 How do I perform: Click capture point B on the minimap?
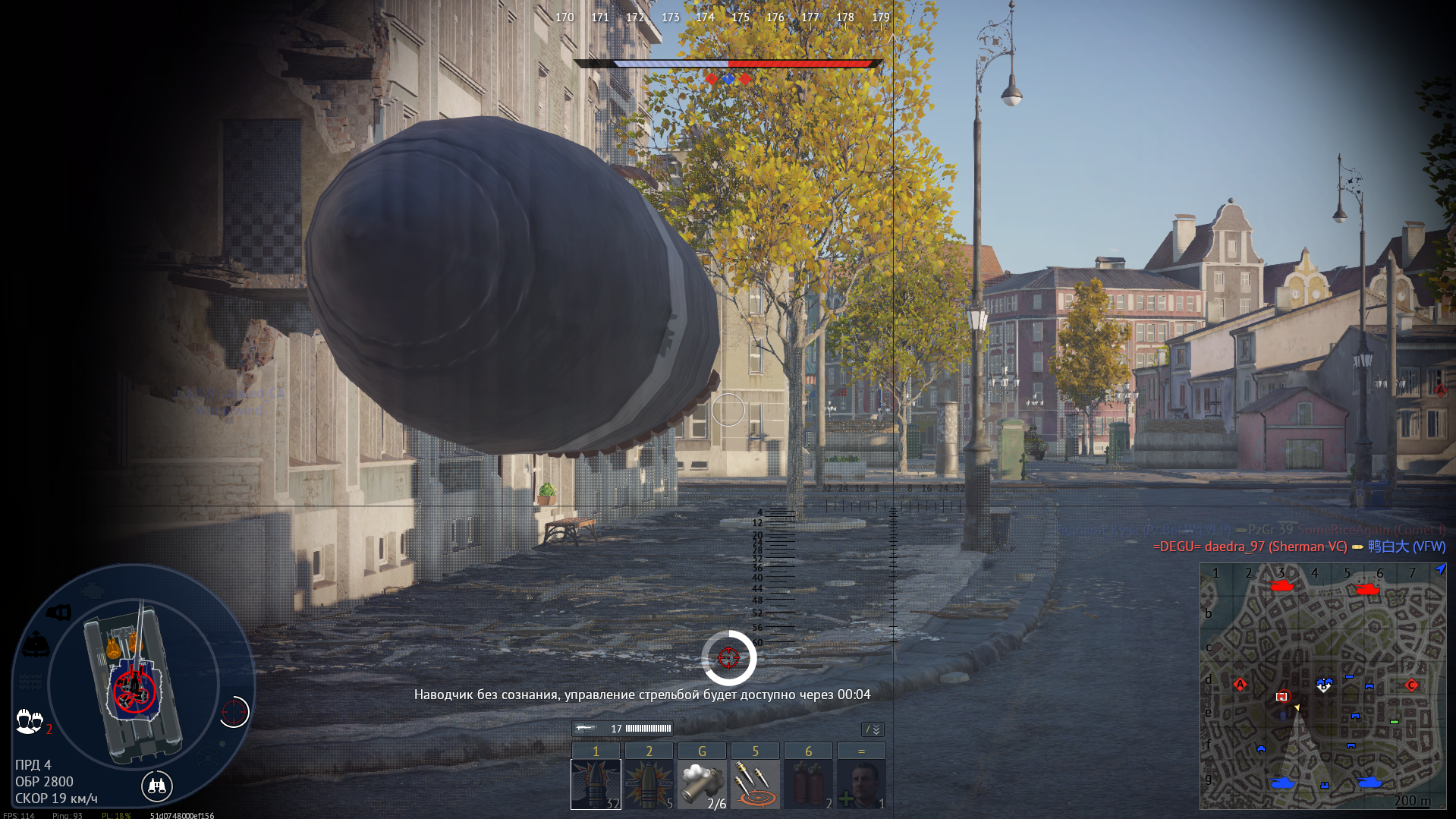tap(1324, 685)
